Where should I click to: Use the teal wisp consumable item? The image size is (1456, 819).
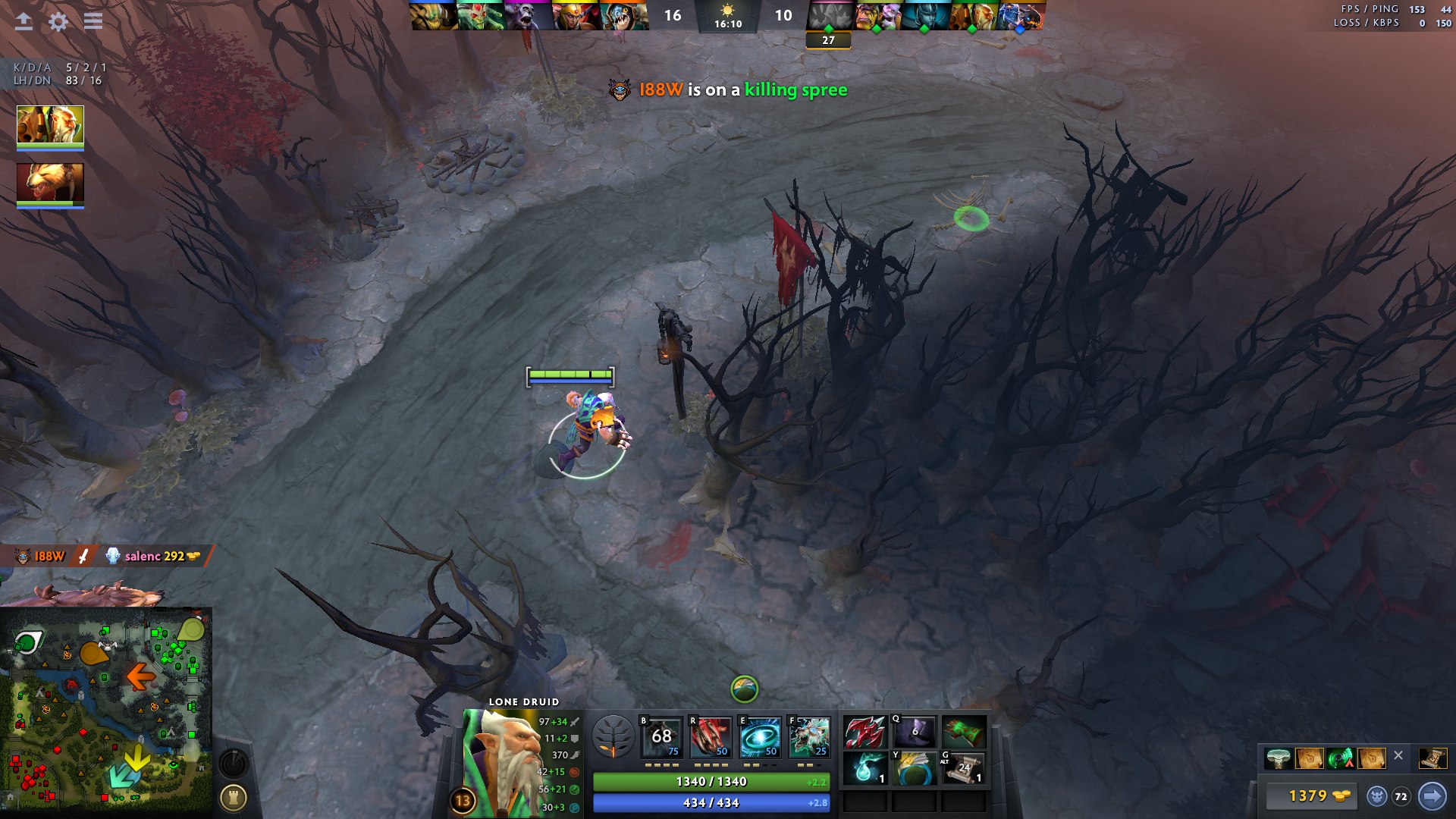864,768
